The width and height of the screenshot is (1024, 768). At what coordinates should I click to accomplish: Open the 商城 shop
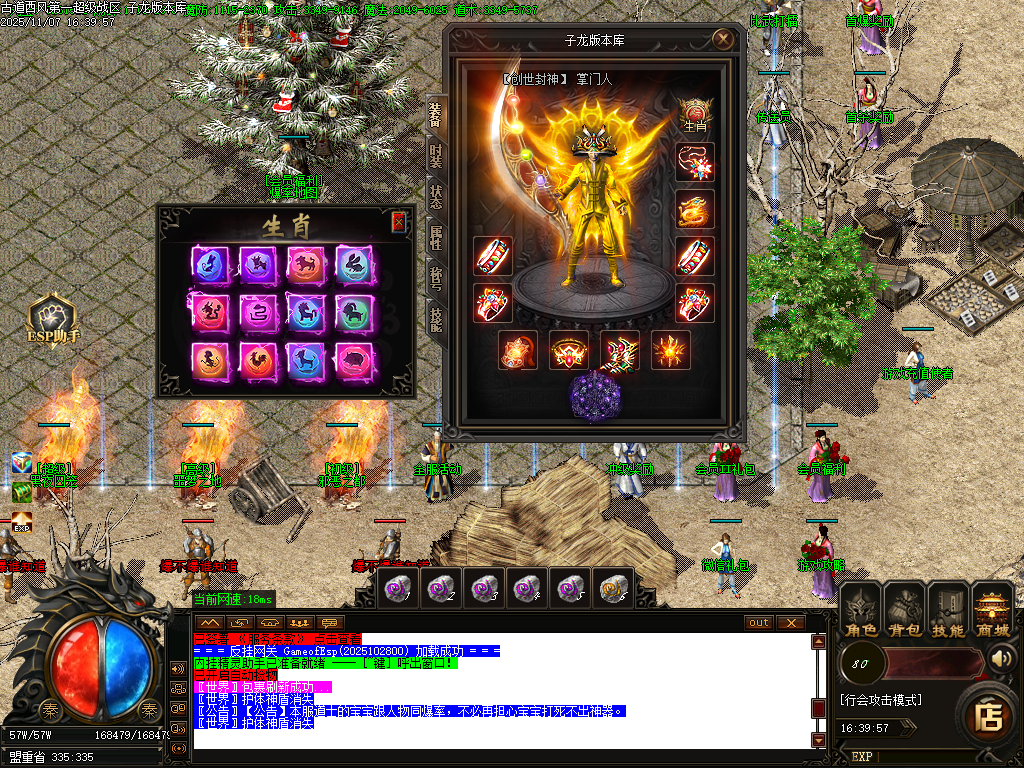pyautogui.click(x=992, y=610)
